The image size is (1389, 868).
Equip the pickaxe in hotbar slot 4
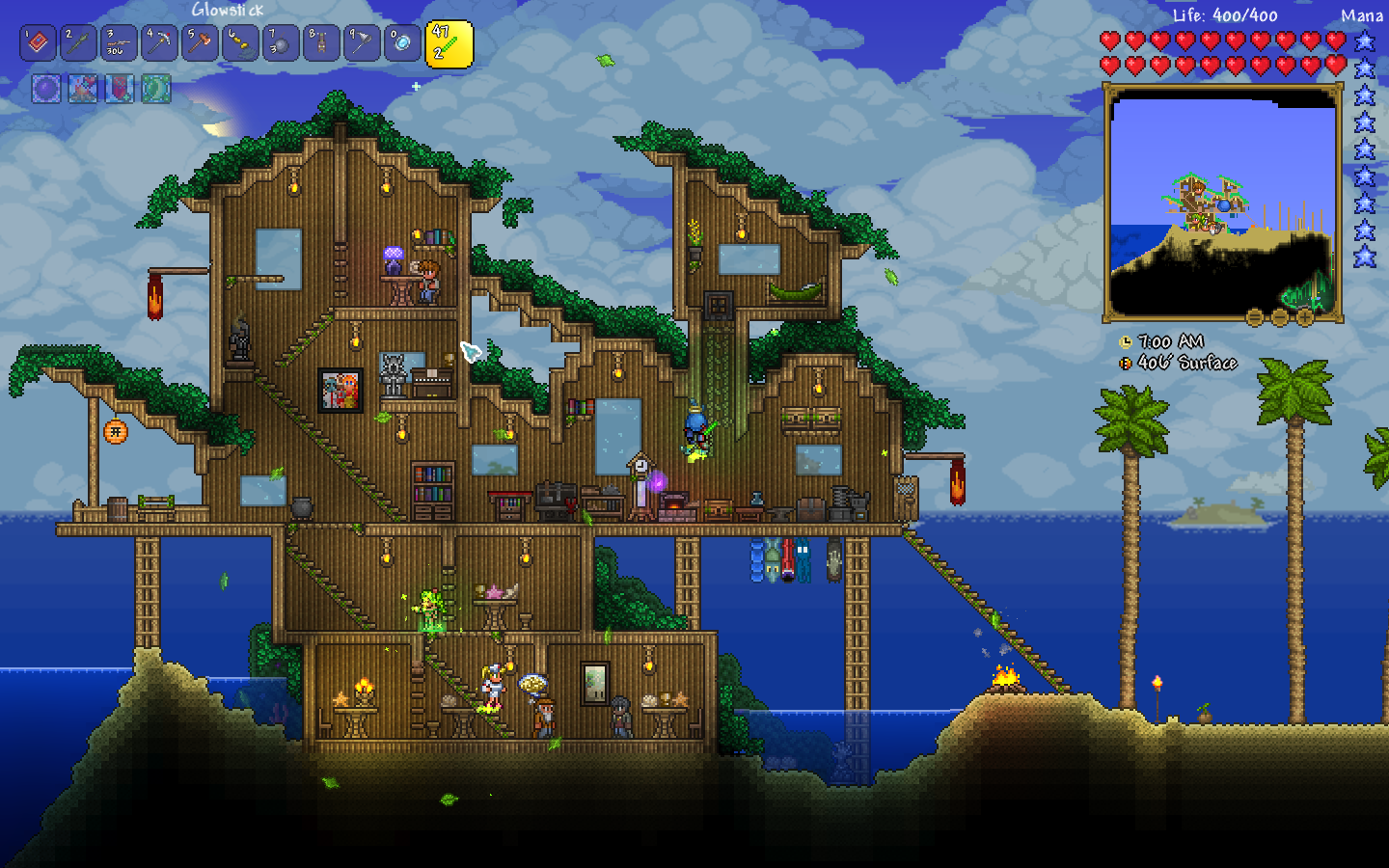[x=159, y=43]
